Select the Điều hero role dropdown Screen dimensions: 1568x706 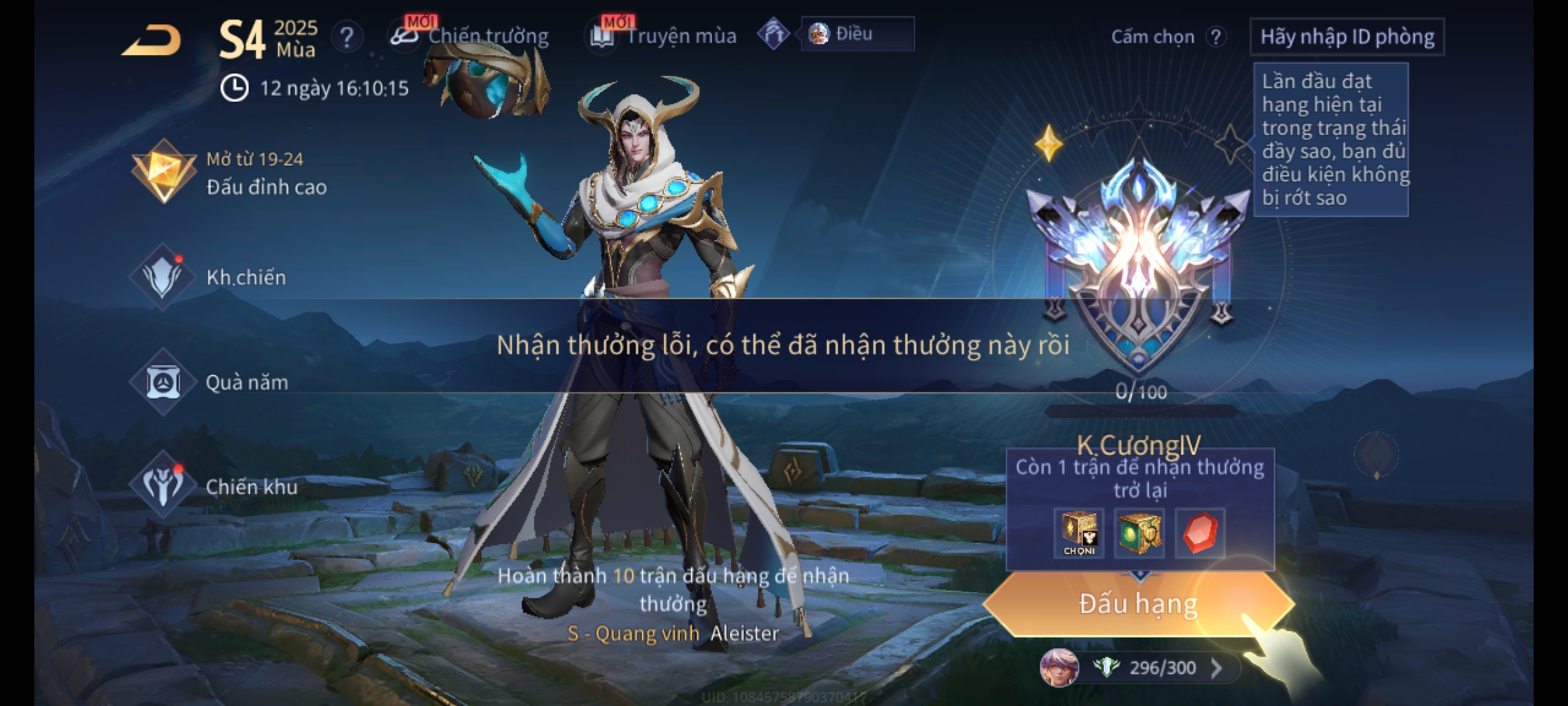point(857,34)
